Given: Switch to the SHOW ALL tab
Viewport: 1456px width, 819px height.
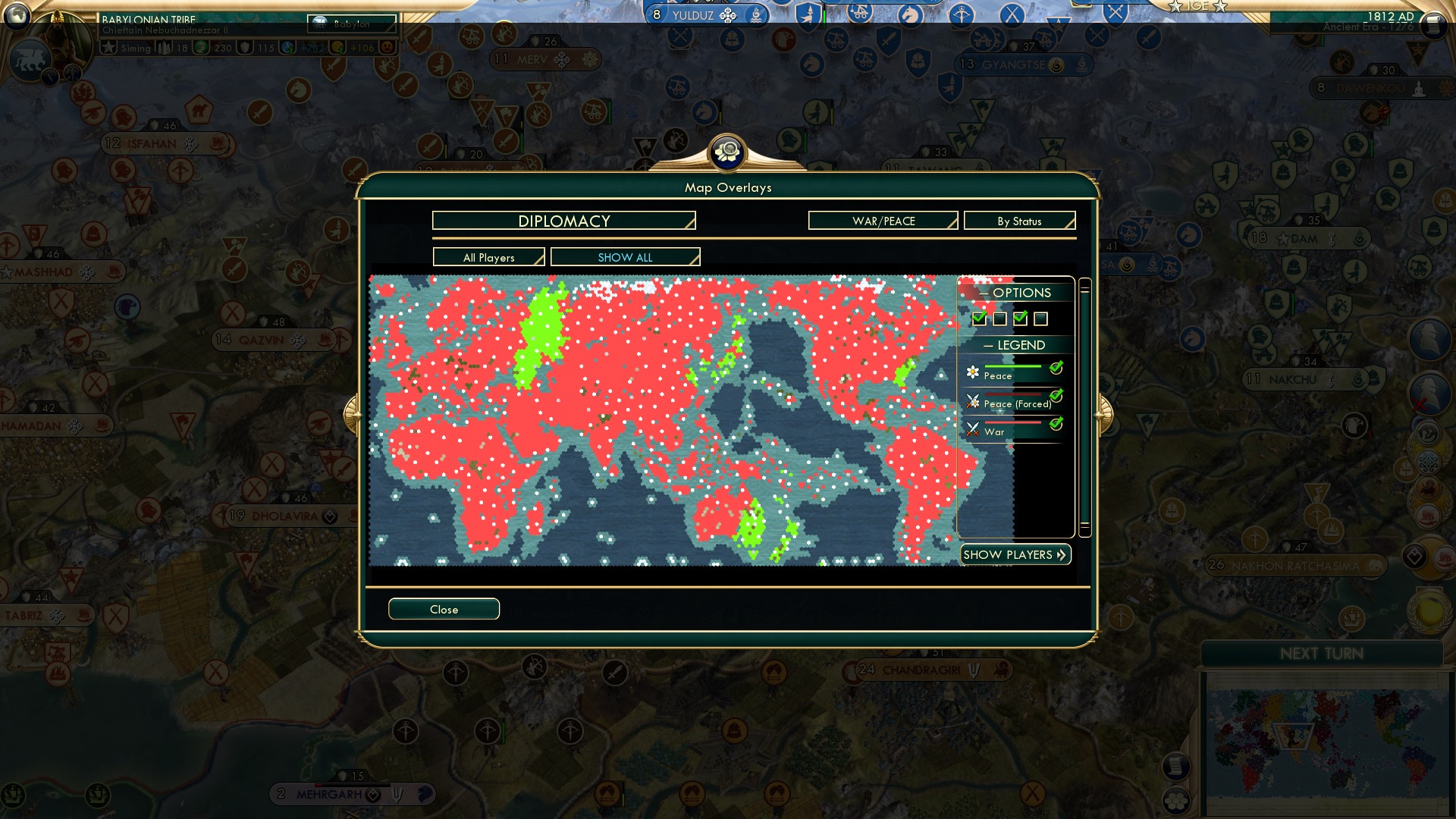Looking at the screenshot, I should coord(625,257).
